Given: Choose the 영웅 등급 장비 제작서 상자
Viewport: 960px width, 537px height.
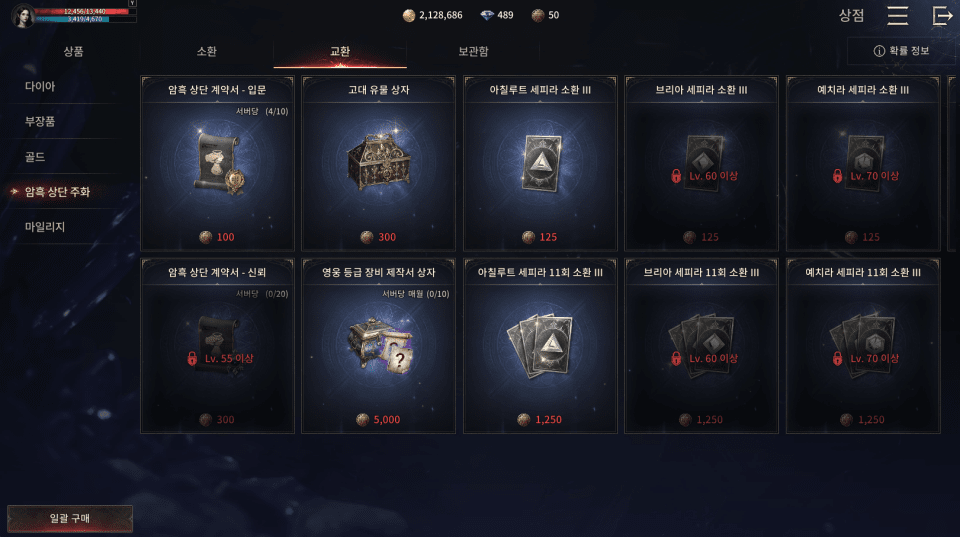Looking at the screenshot, I should pos(379,347).
